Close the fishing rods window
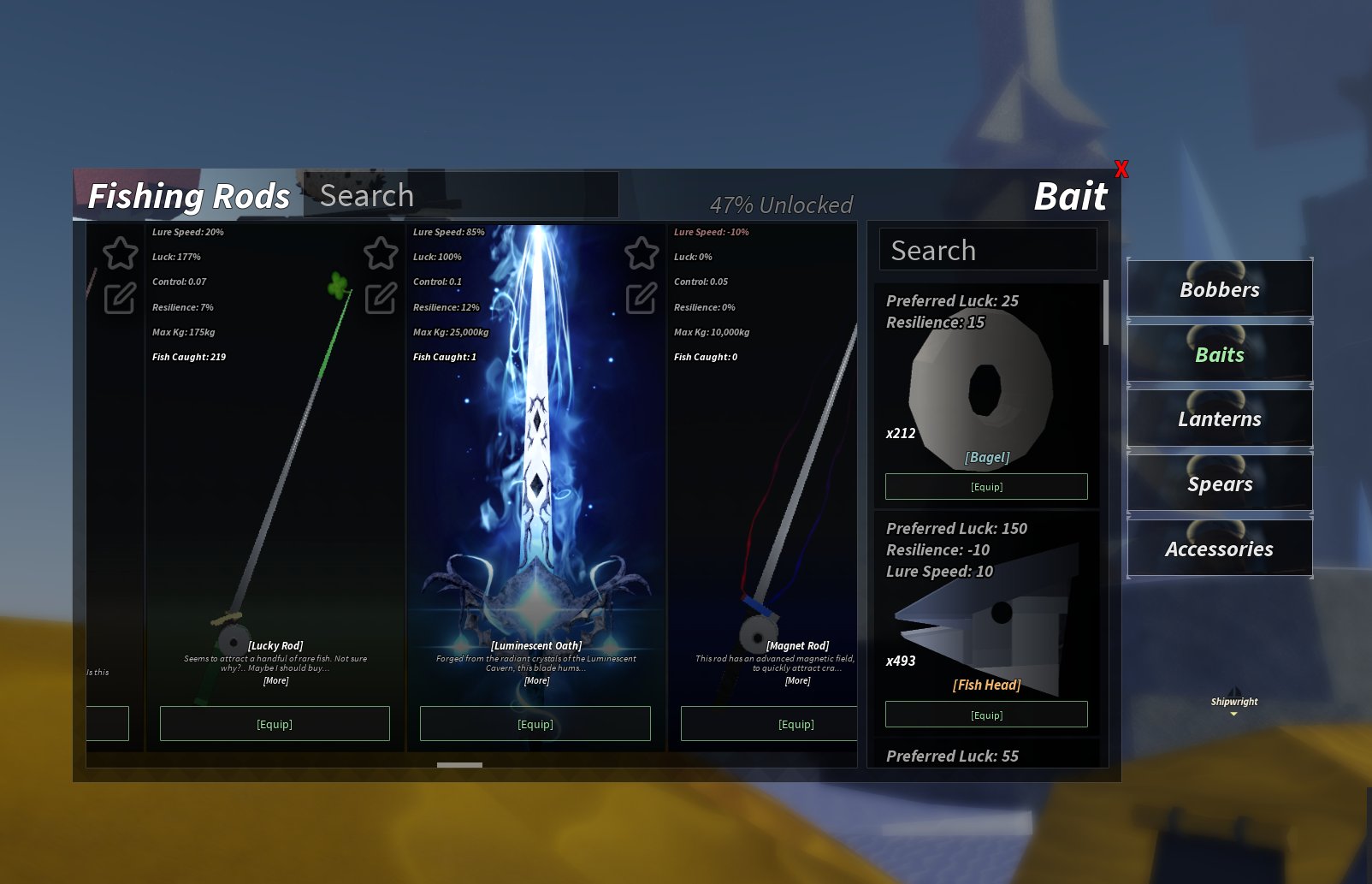The image size is (1372, 884). (x=1121, y=169)
